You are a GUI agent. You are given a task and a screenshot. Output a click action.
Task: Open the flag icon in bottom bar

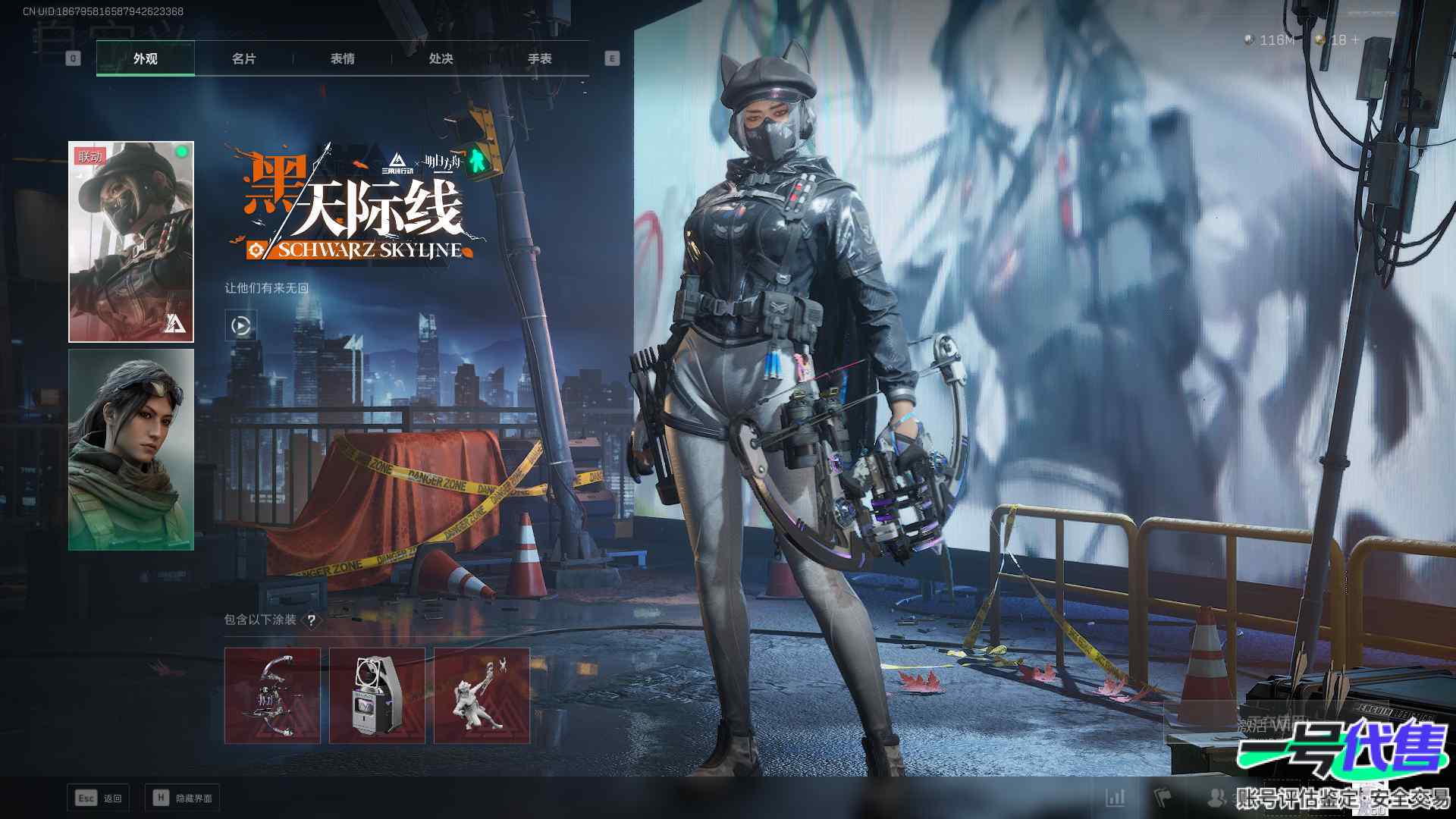coord(1163,797)
